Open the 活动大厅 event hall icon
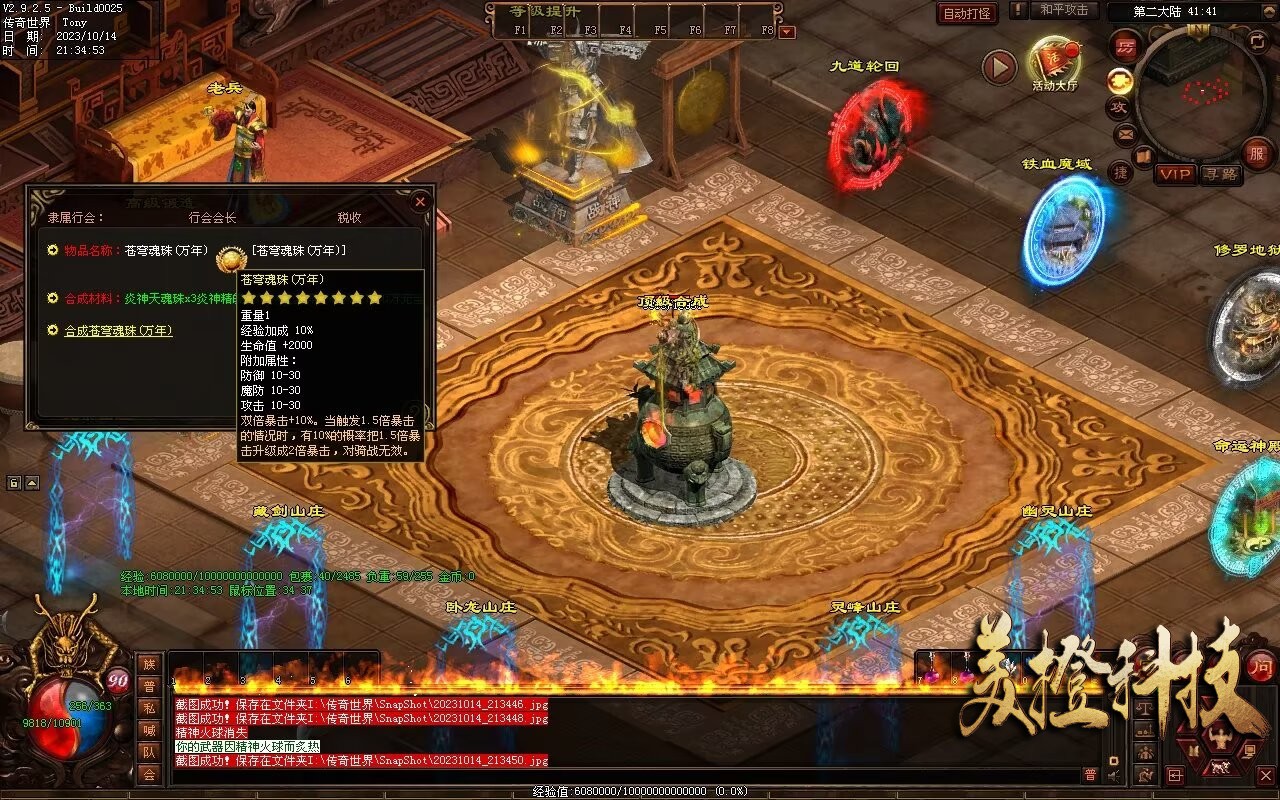This screenshot has width=1280, height=800. click(1054, 62)
